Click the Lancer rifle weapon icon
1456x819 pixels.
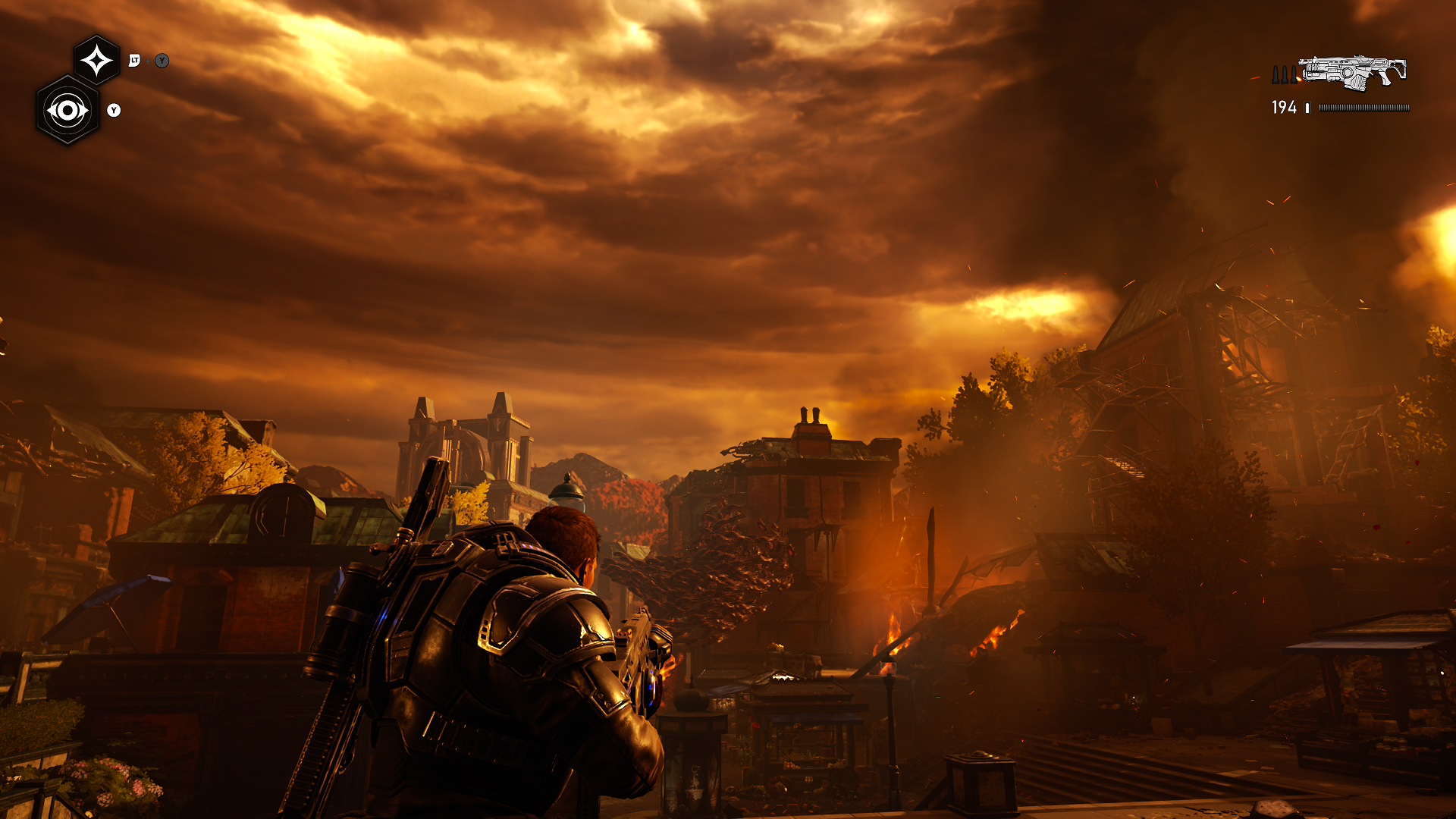[x=1354, y=74]
